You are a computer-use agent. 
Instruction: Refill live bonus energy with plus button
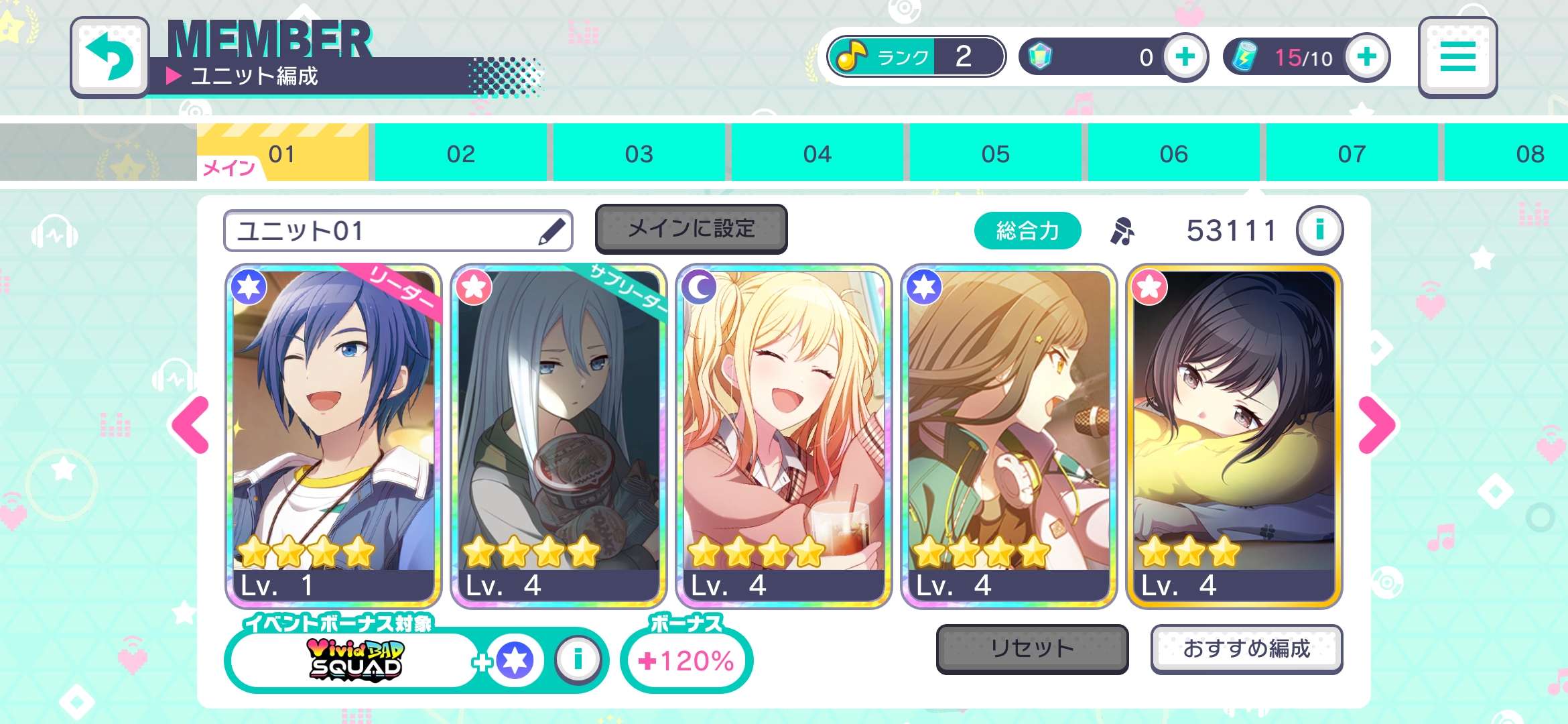pos(1367,57)
